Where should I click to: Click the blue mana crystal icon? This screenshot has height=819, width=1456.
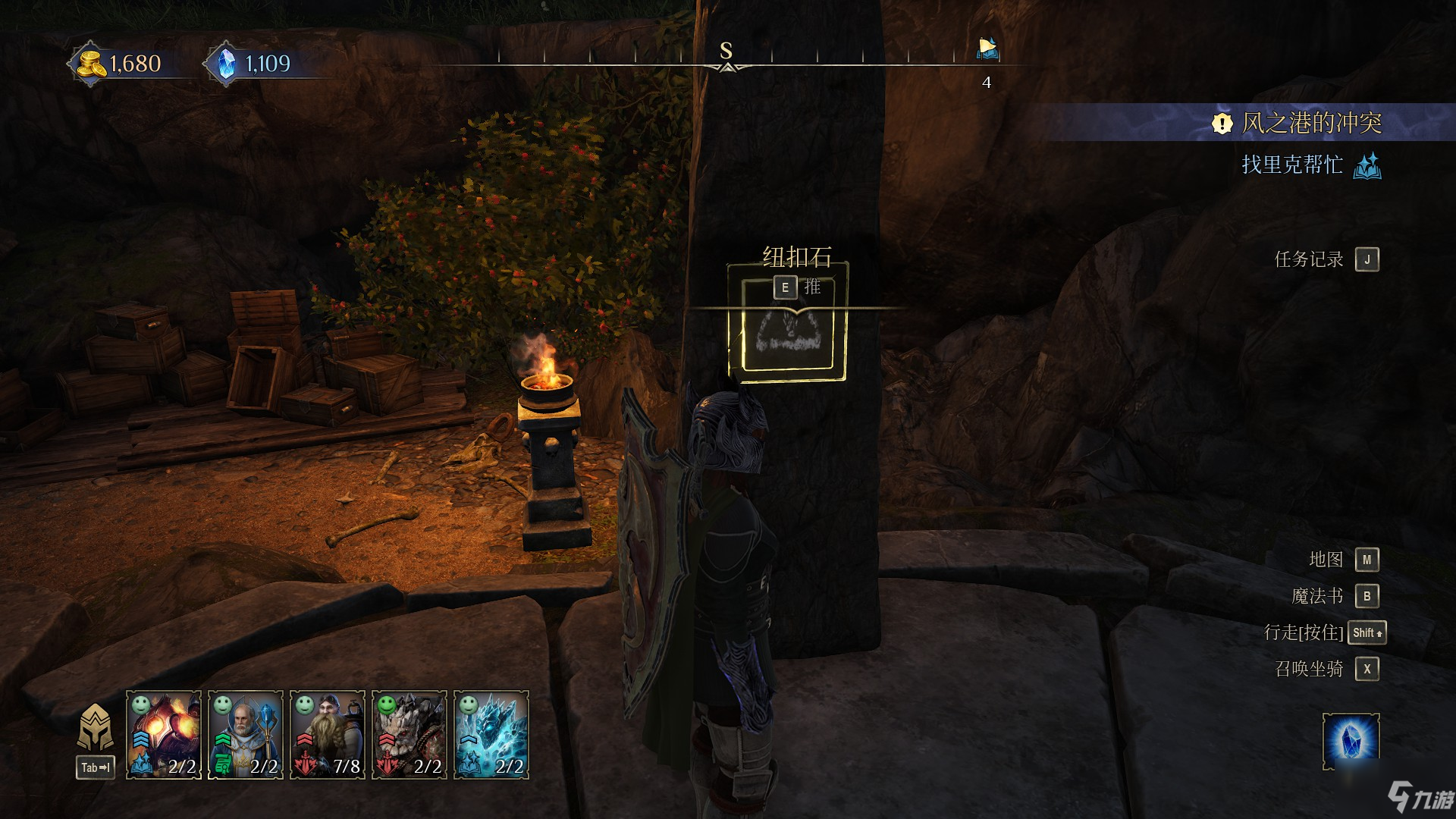coord(226,64)
